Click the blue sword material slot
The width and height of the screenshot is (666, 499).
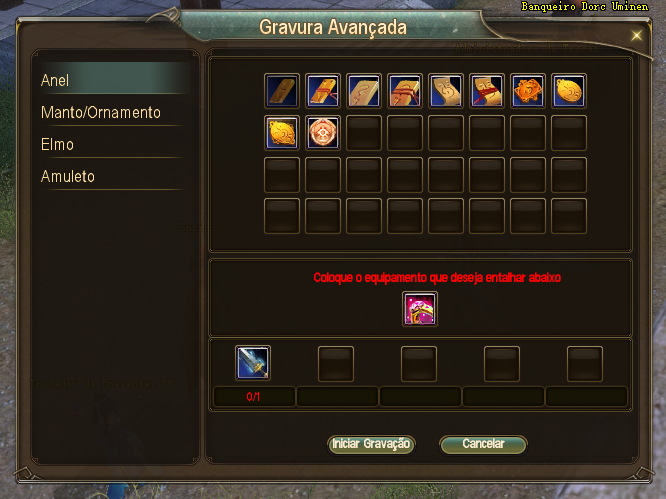pyautogui.click(x=253, y=363)
